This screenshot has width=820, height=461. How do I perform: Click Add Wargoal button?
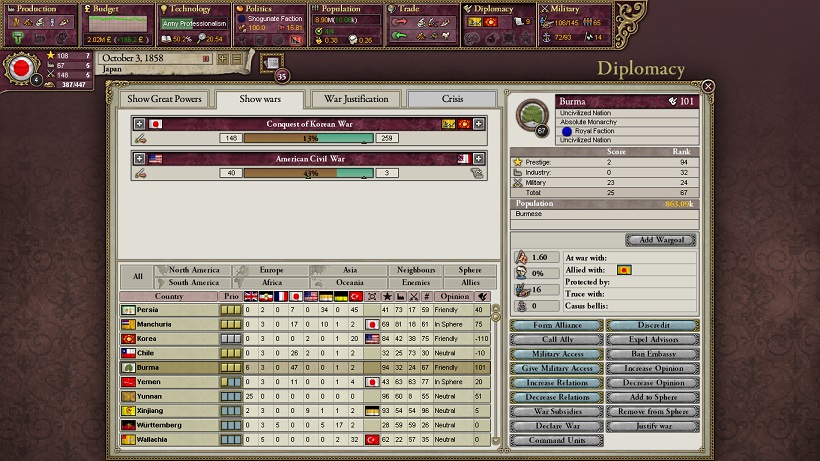(660, 240)
